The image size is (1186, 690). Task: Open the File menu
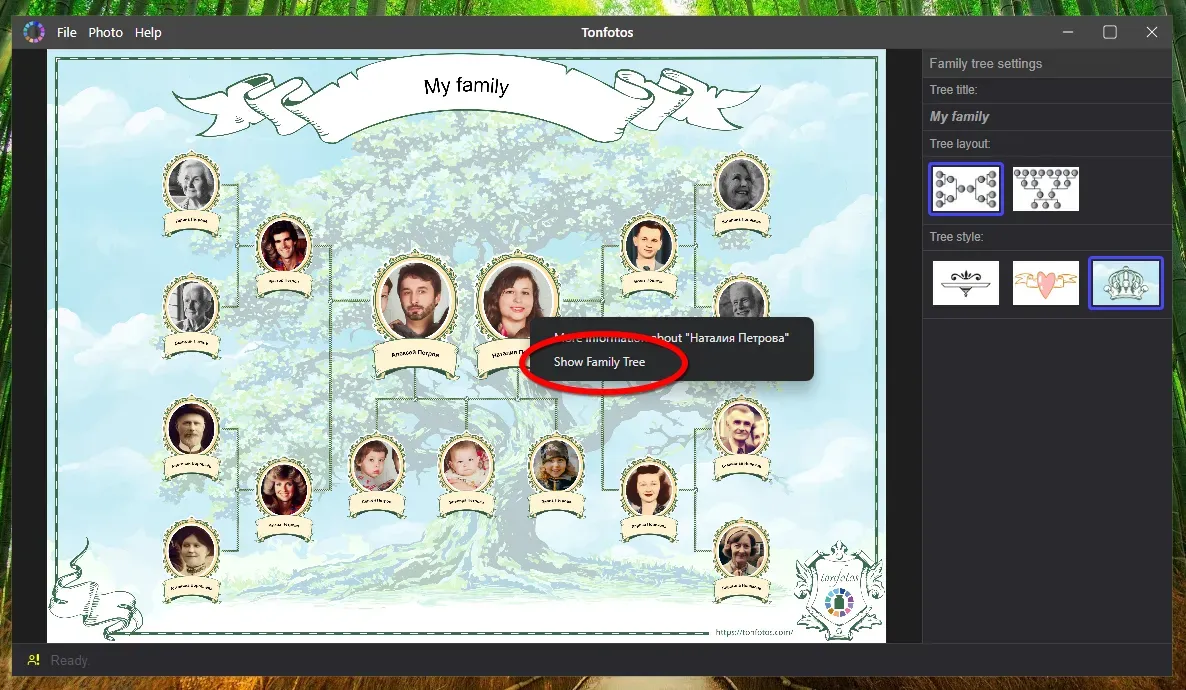coord(67,33)
